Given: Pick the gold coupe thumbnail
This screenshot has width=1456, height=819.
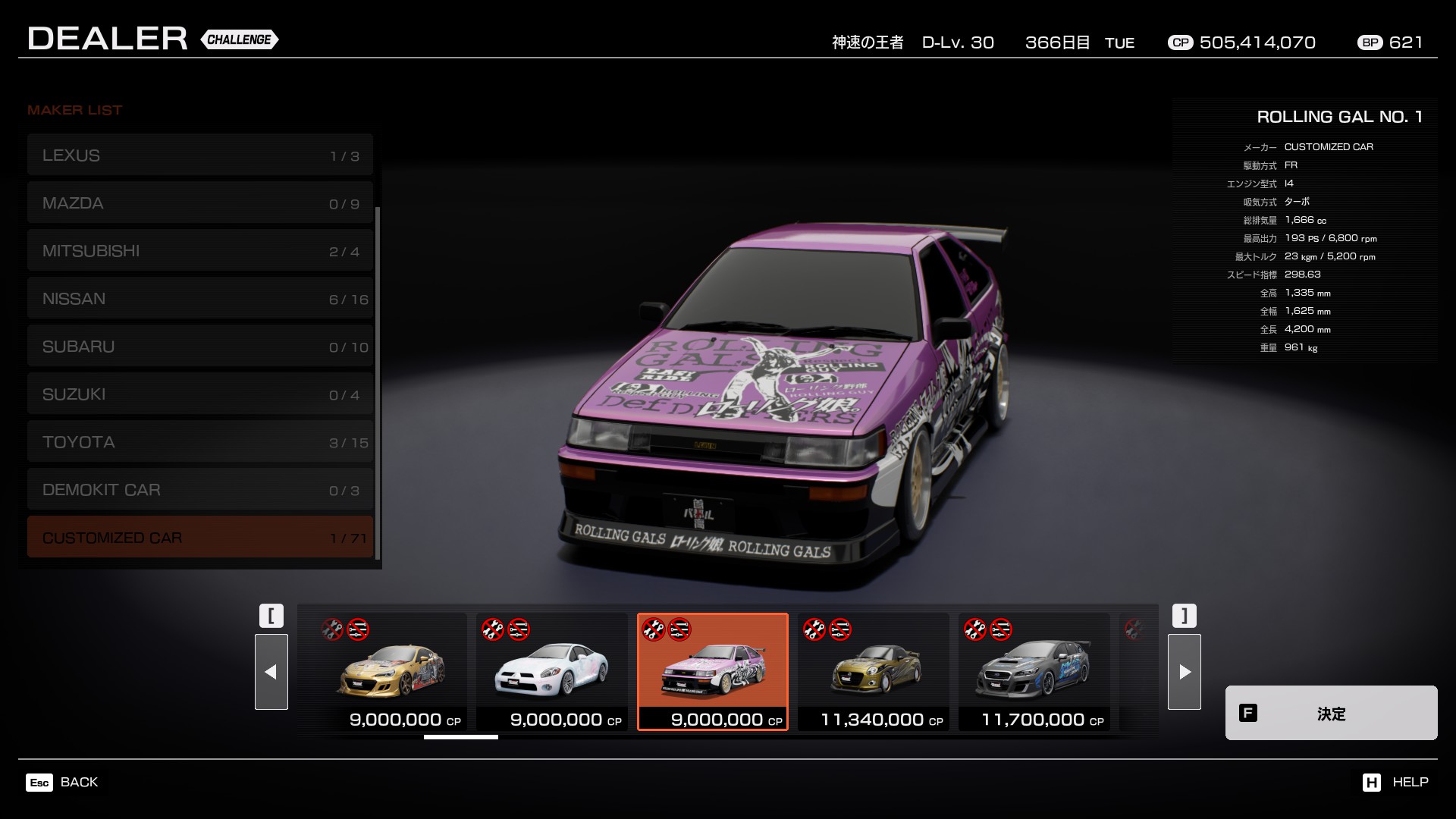Looking at the screenshot, I should pos(391,672).
